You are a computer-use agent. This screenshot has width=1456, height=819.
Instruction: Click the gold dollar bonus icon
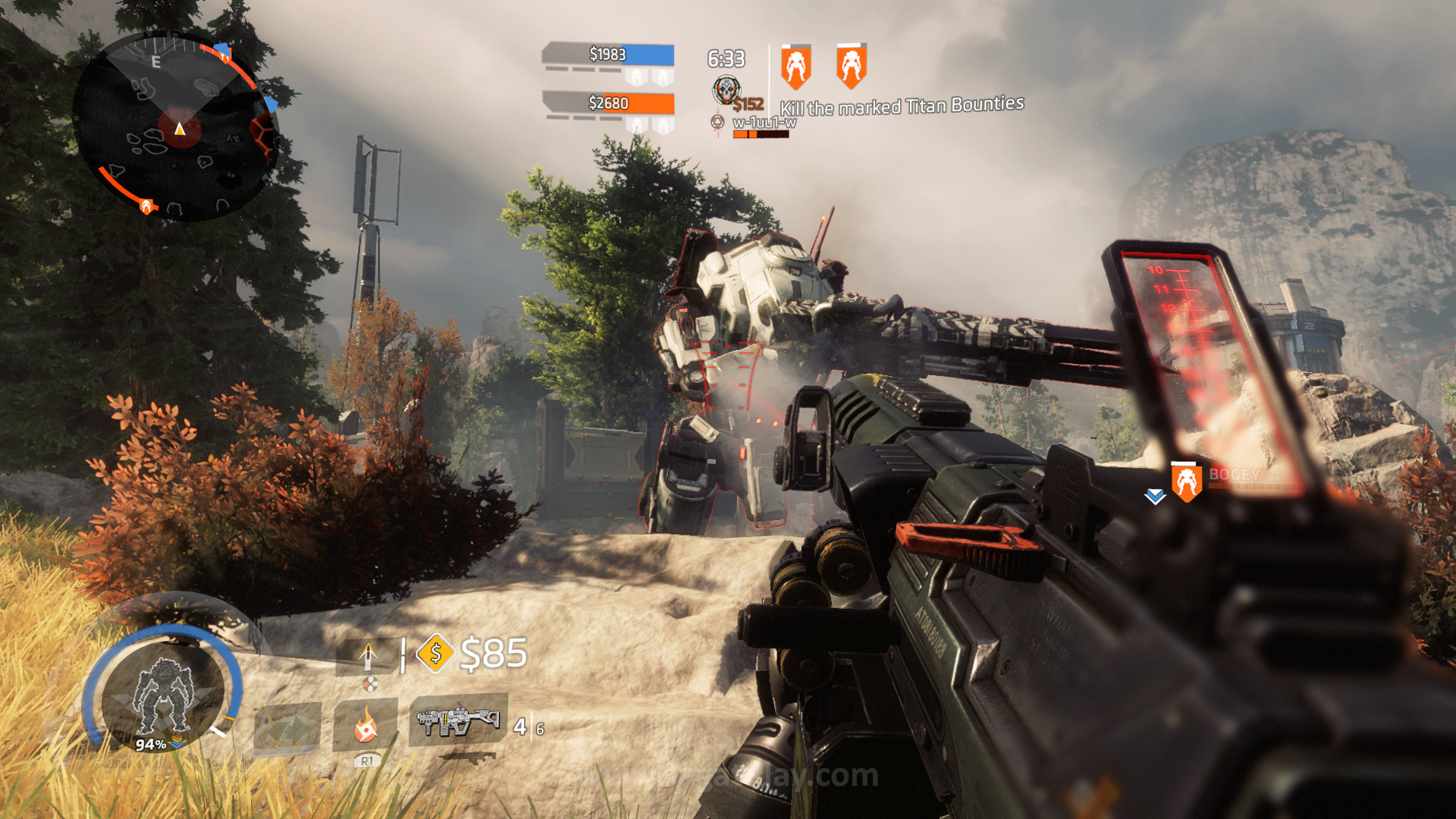435,652
